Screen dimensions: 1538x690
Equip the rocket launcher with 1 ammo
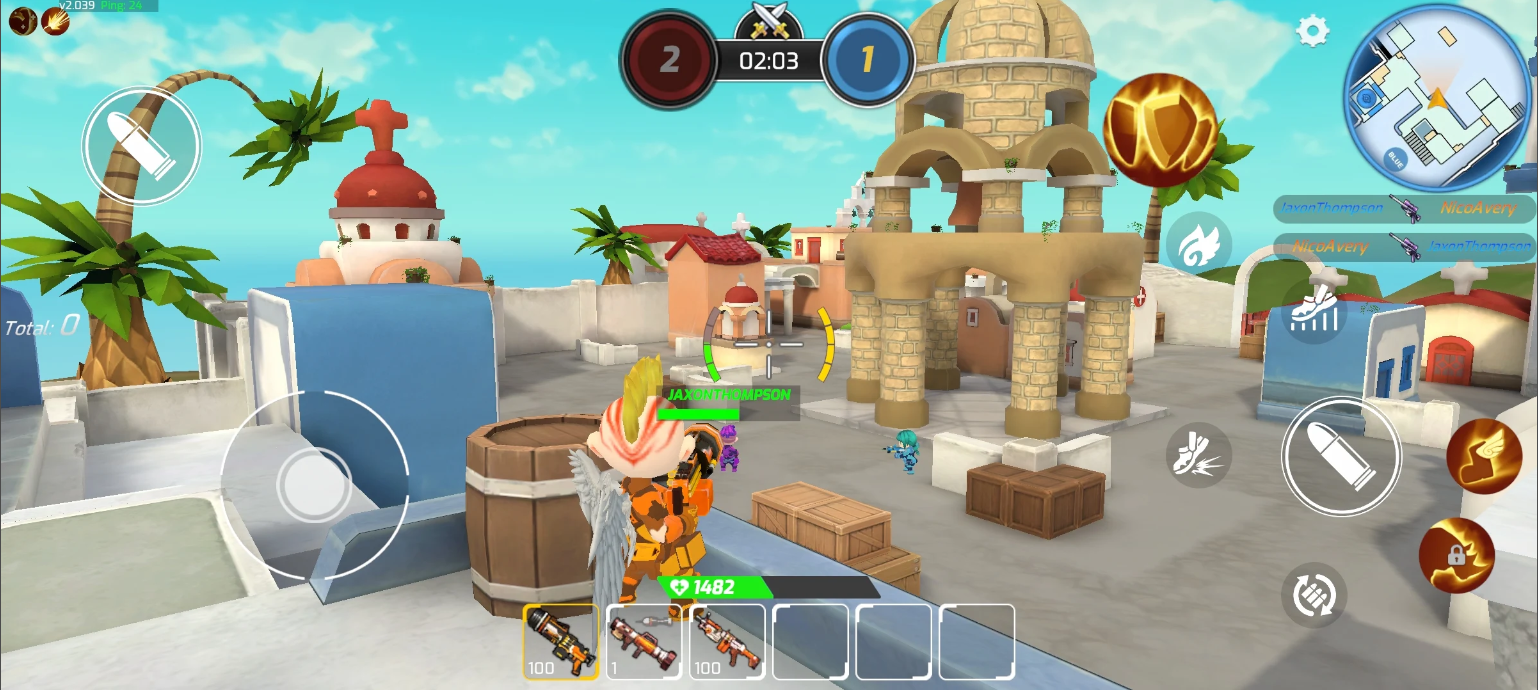(x=643, y=642)
